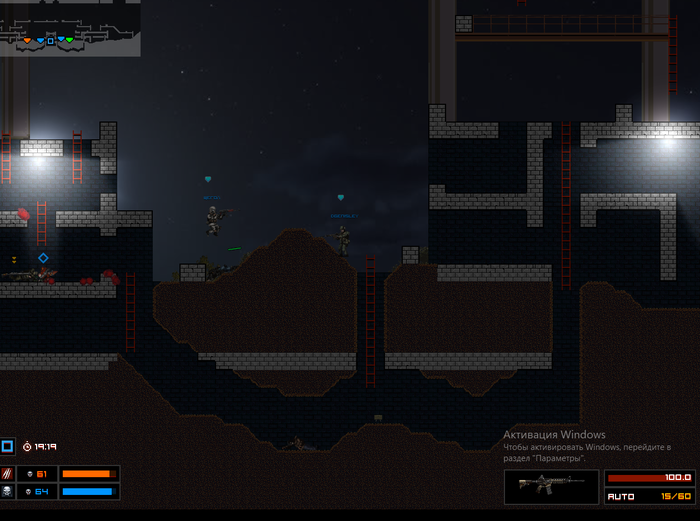Click the blue team skull emblem
The image size is (700, 521).
(8, 492)
